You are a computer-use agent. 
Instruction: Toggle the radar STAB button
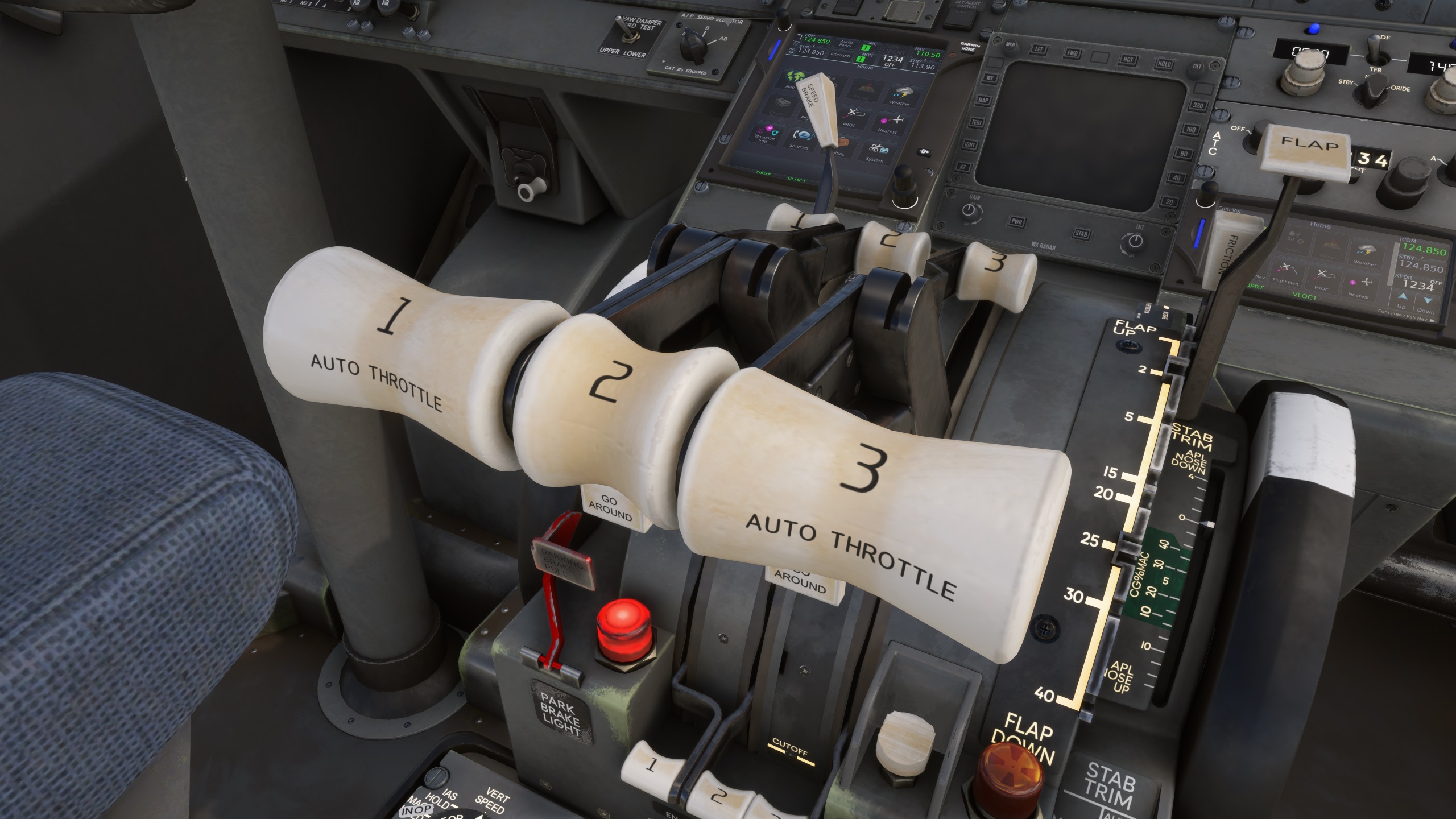click(x=1081, y=233)
